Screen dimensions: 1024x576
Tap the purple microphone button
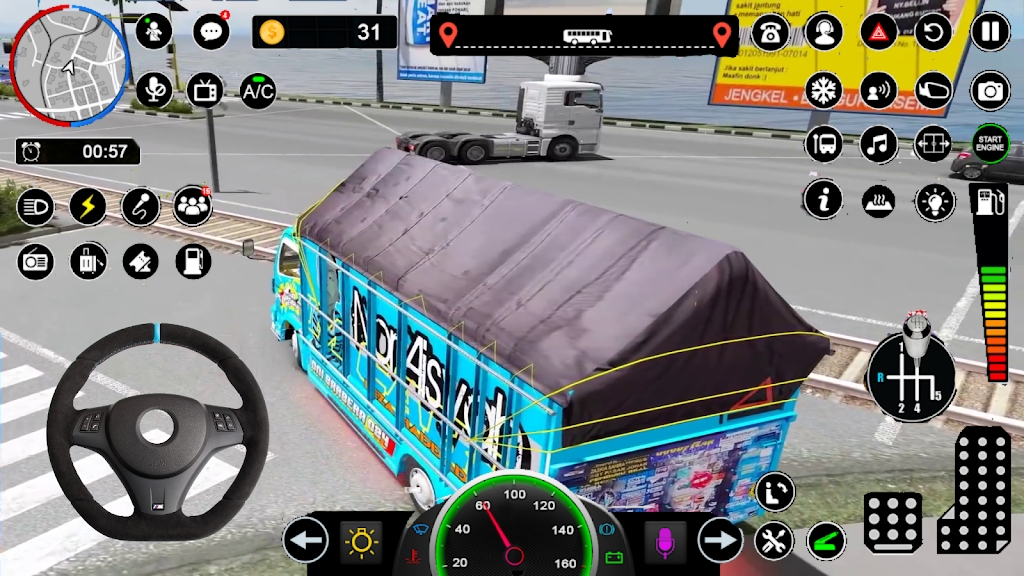coord(664,541)
